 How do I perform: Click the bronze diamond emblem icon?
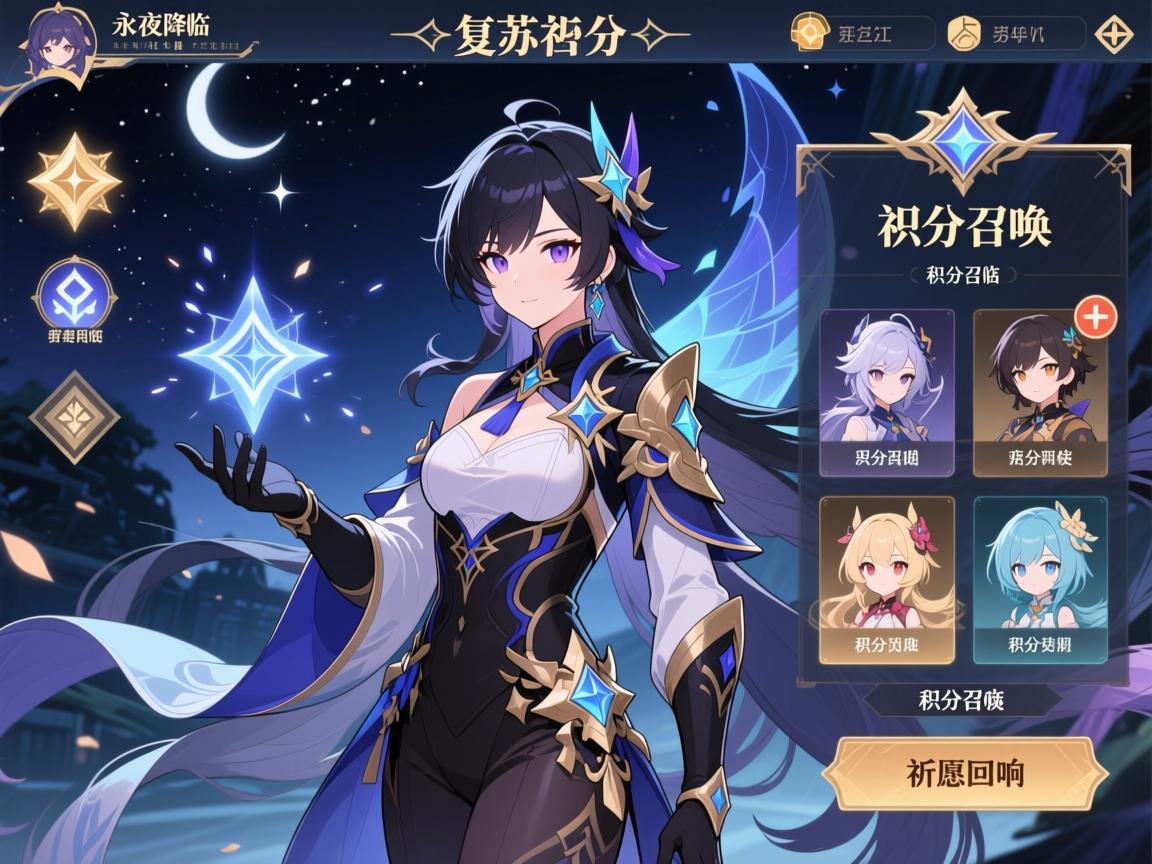tap(75, 416)
